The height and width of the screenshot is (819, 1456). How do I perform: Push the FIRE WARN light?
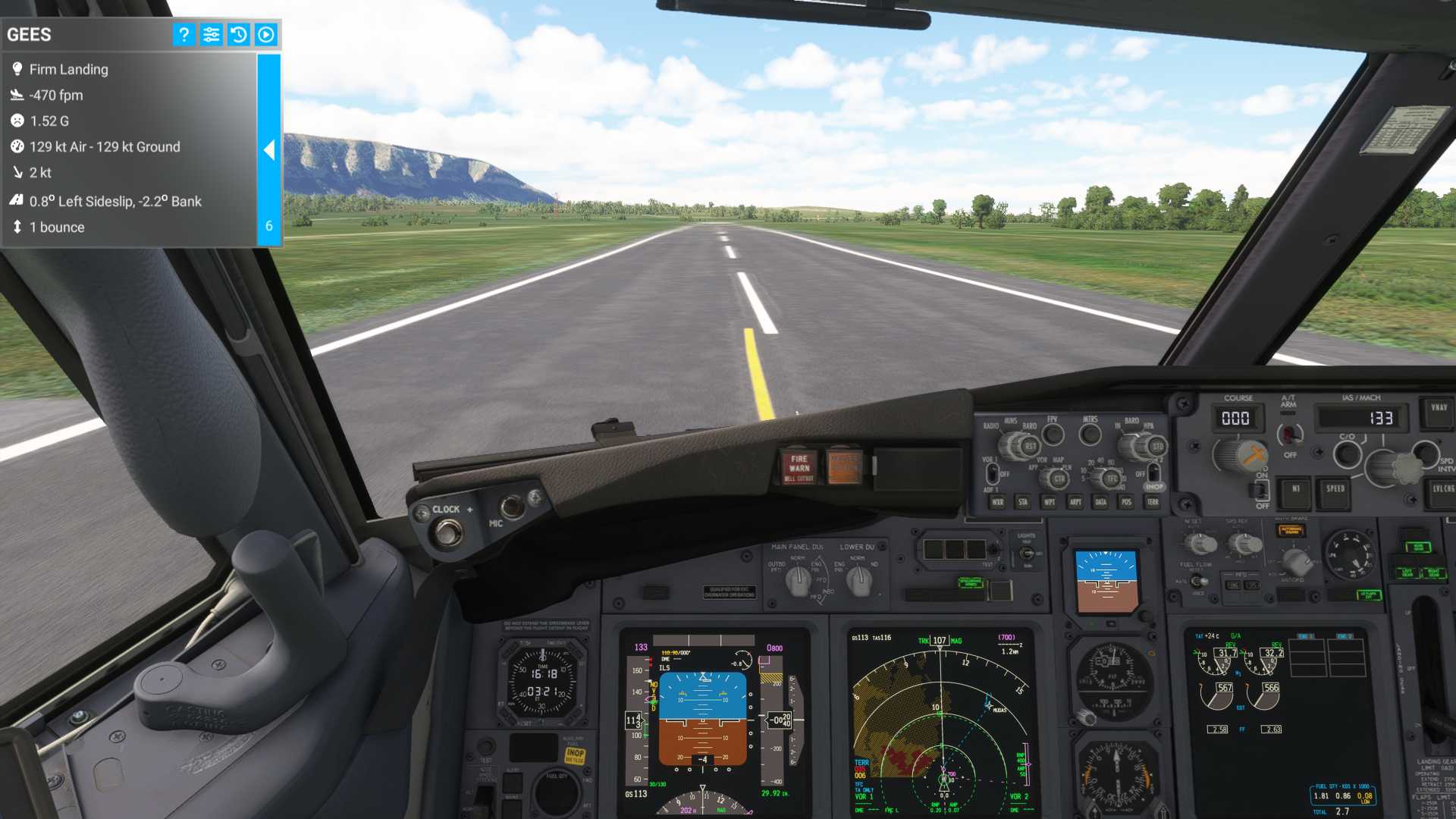(799, 467)
